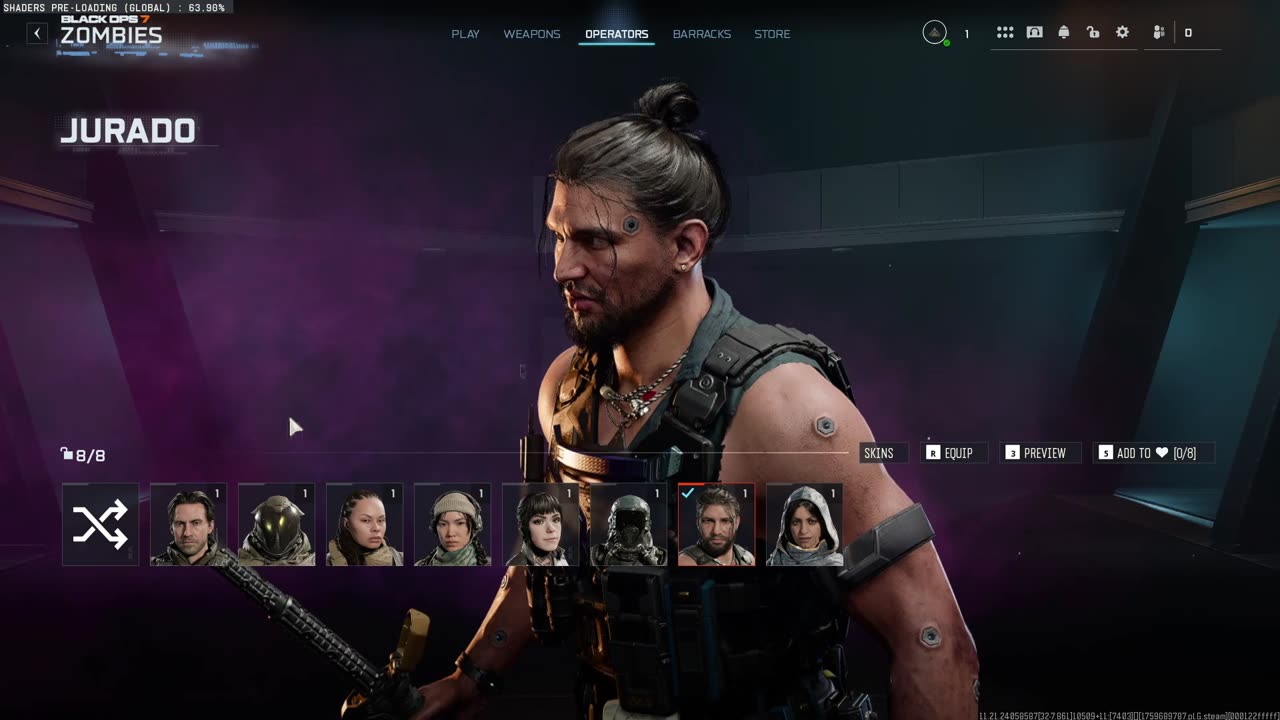
Task: Click the player rank emblem
Action: [934, 33]
